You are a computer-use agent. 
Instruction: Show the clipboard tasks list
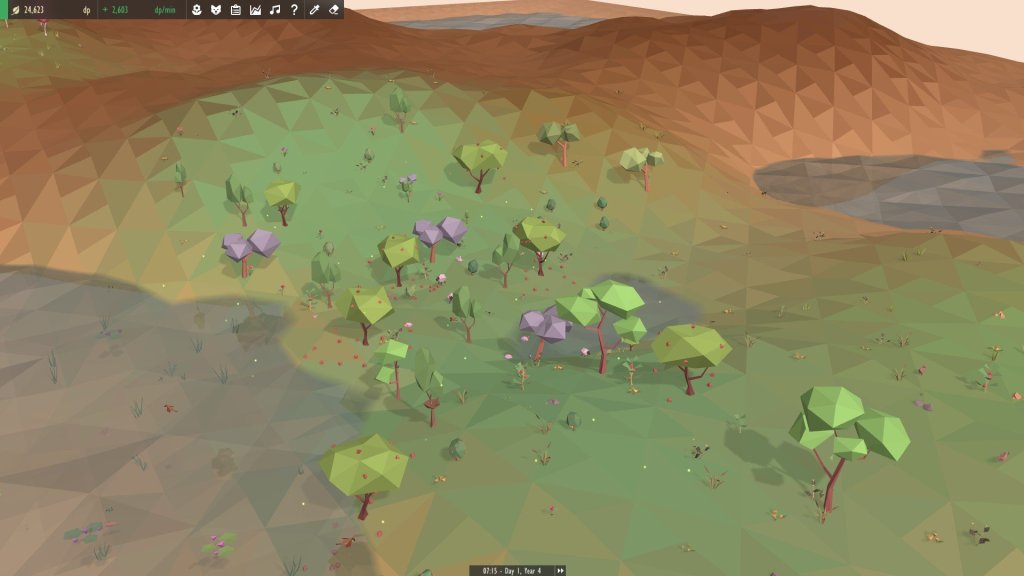point(236,10)
